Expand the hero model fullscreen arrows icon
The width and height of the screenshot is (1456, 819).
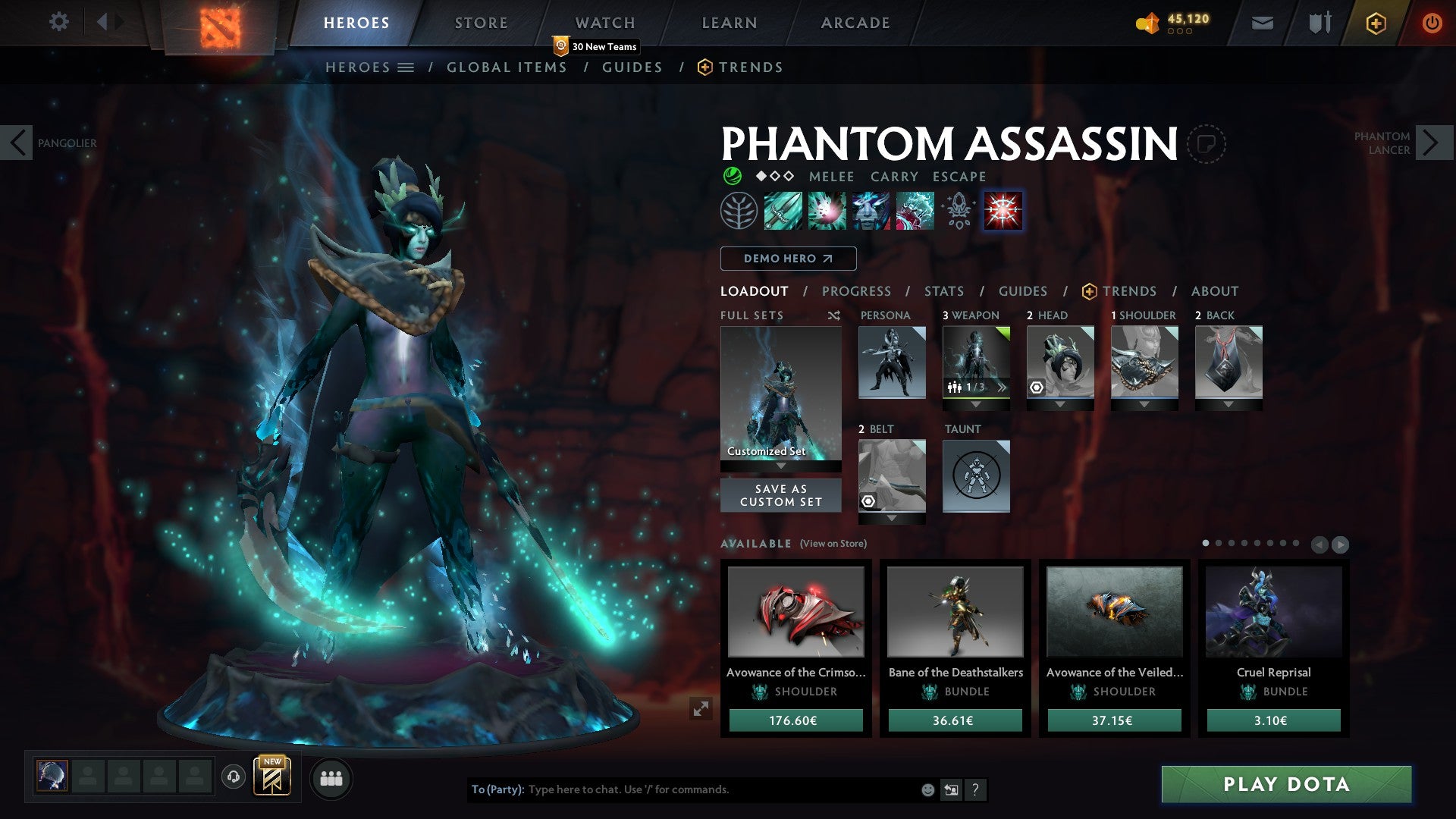point(701,708)
